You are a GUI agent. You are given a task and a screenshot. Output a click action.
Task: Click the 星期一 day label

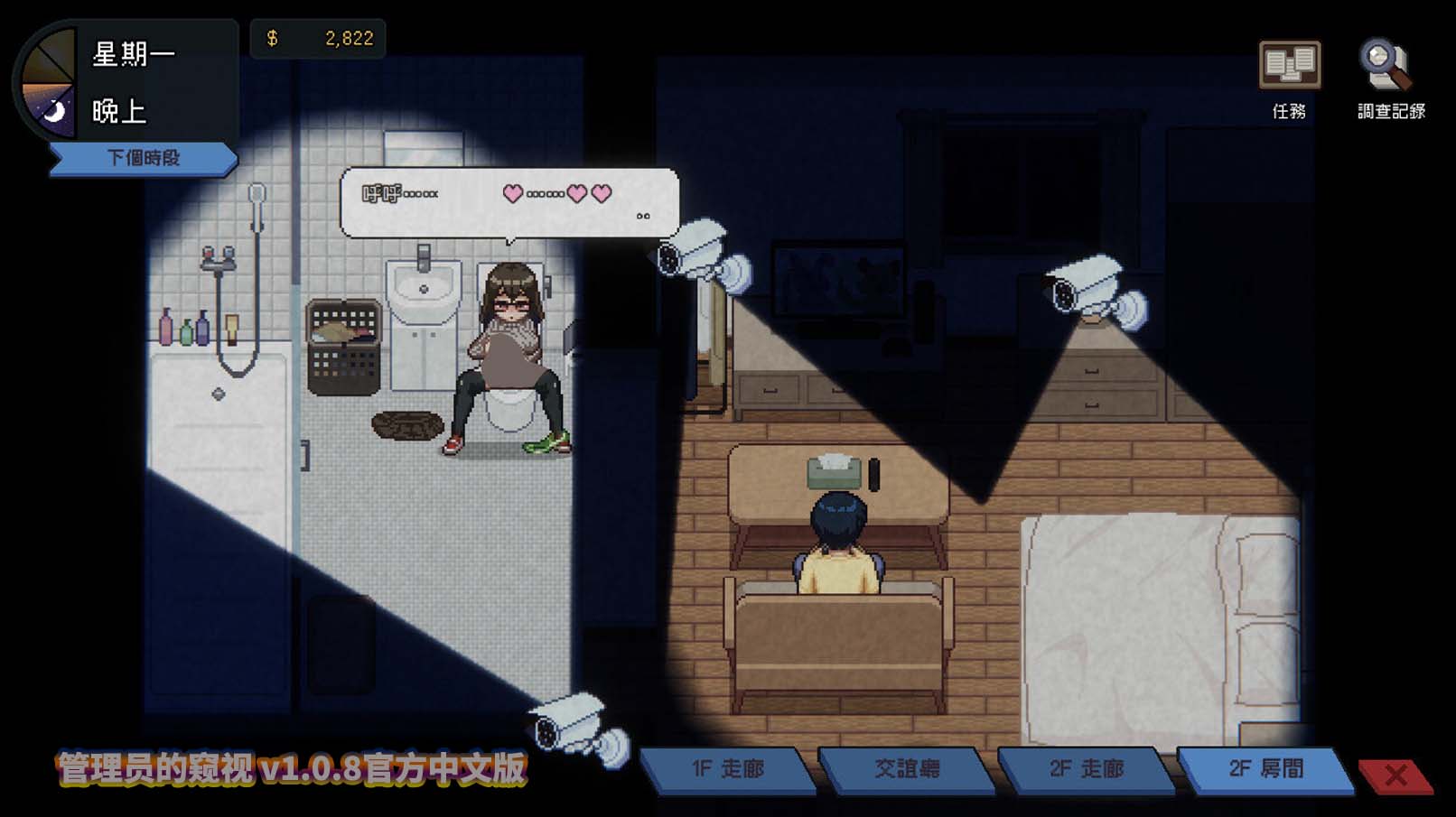click(135, 54)
